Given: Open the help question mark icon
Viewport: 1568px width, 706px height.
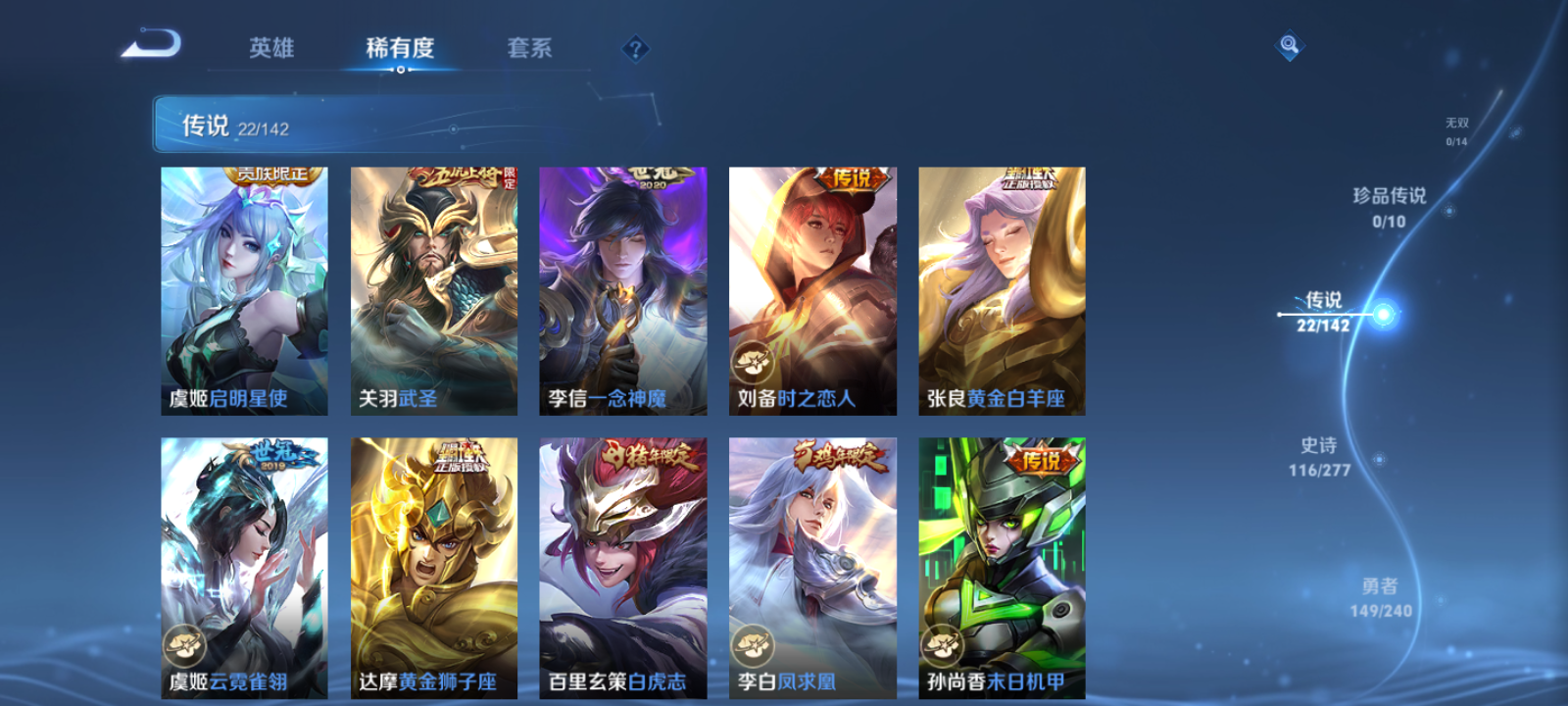Looking at the screenshot, I should tap(638, 48).
